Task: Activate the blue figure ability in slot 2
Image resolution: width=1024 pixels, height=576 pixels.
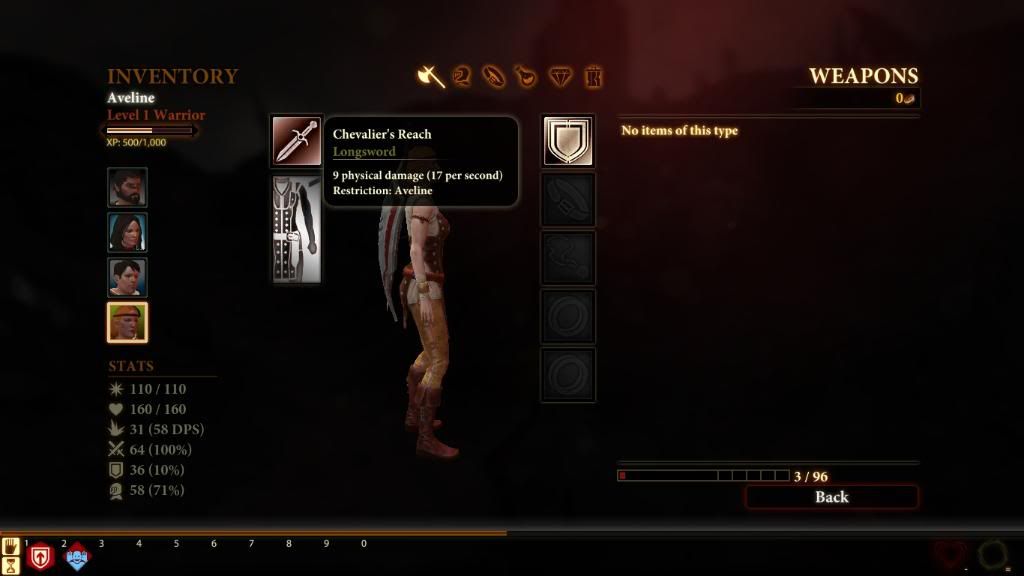Action: 77,557
